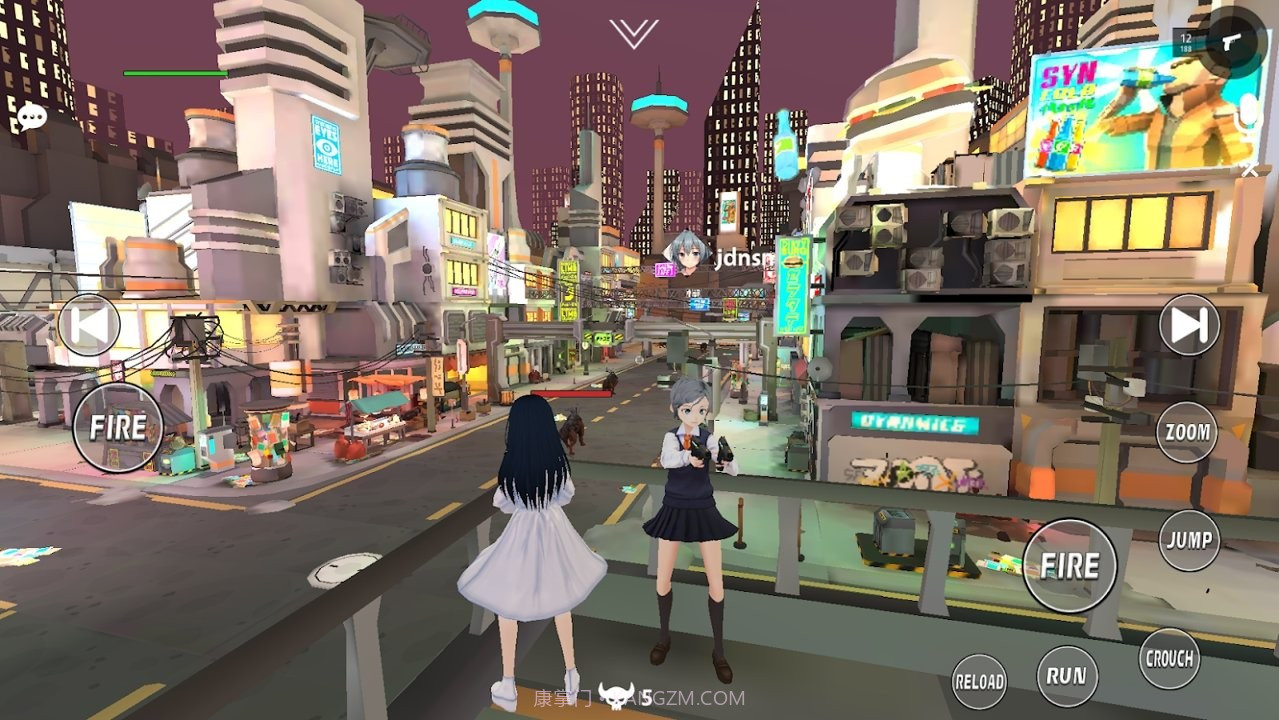Tap the left-side FIRE button

tap(117, 428)
